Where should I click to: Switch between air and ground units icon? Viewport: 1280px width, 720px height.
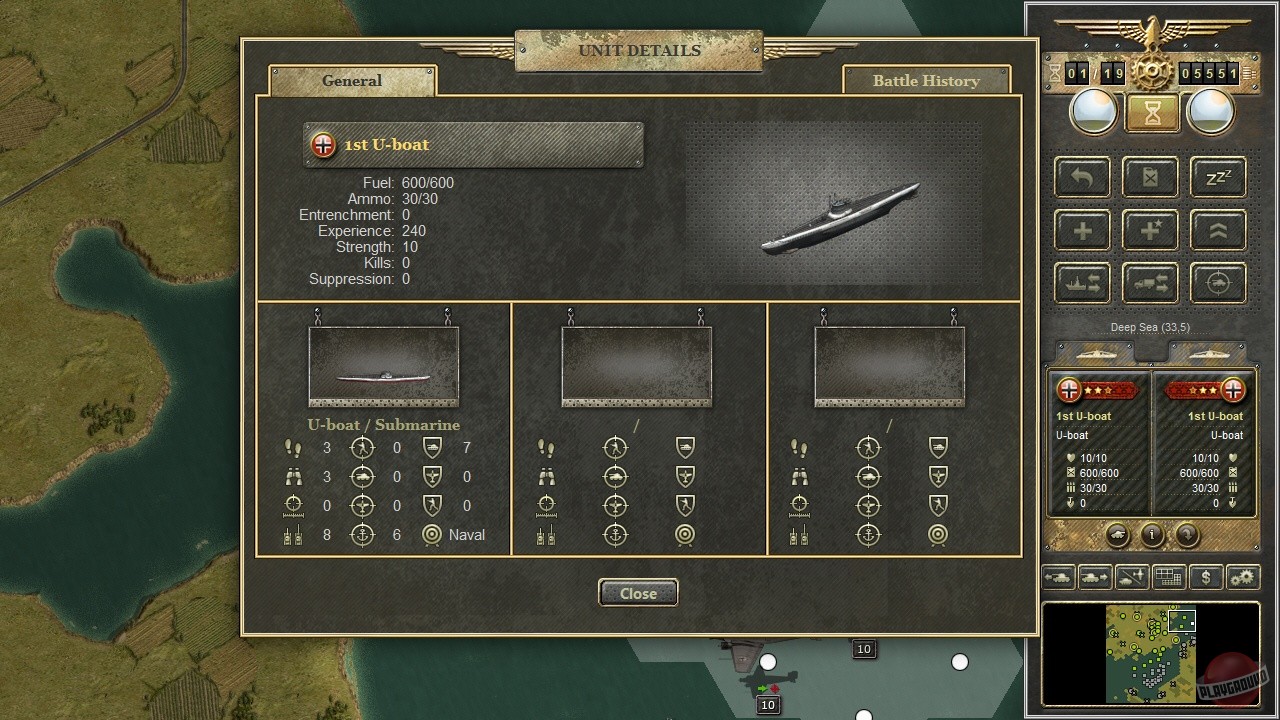1133,577
